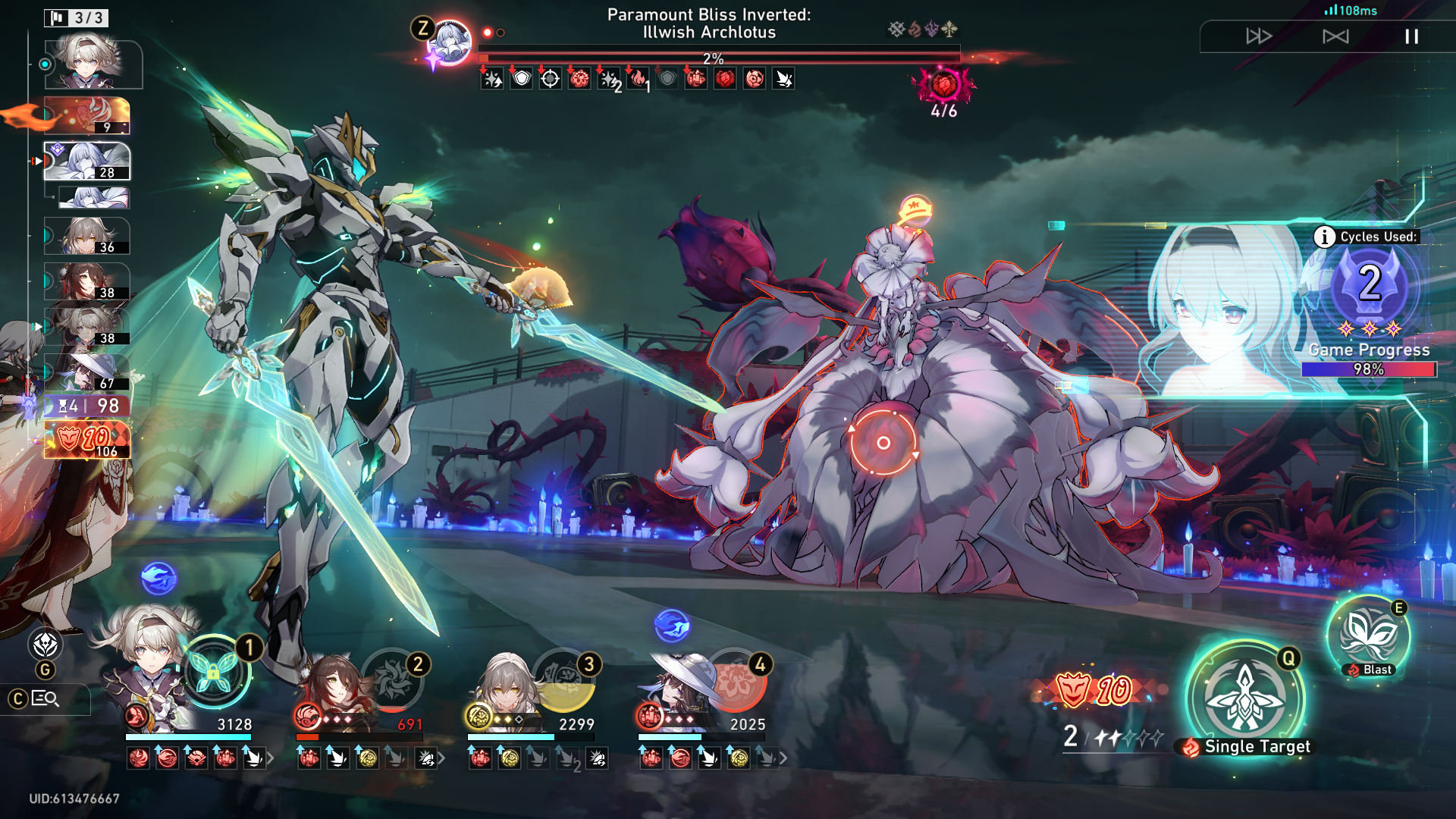
Task: Activate the white-hat character's ultimate
Action: [735, 679]
